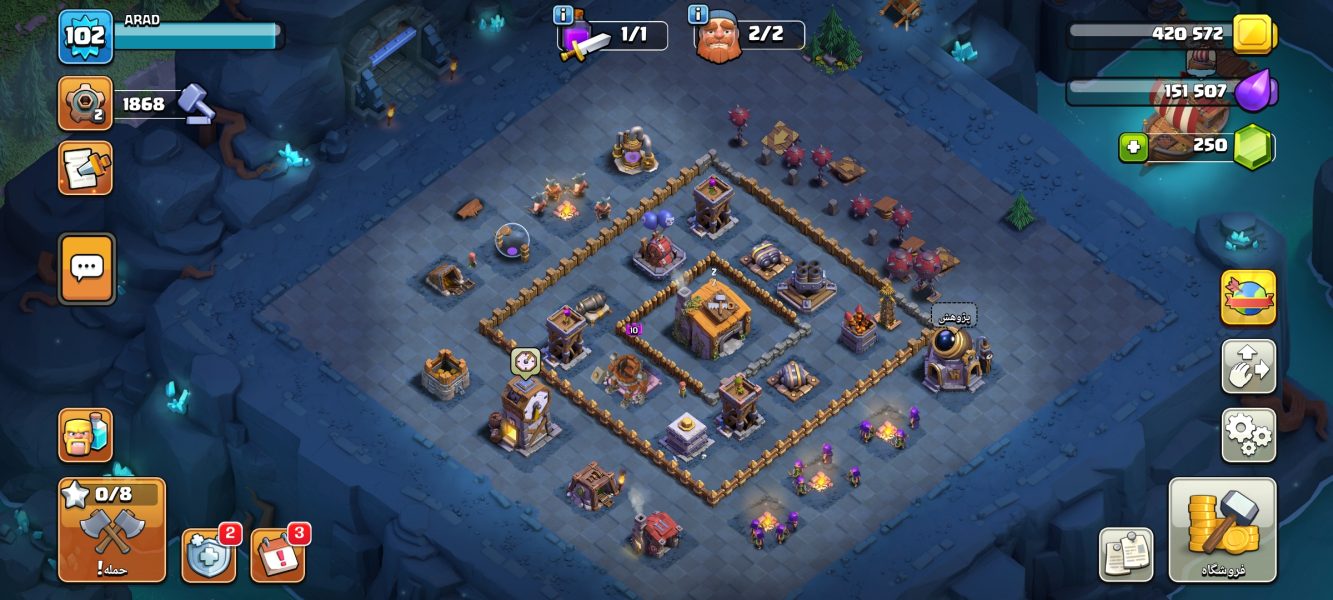
Task: Open the shop with the hammer and coins
Action: (1222, 530)
